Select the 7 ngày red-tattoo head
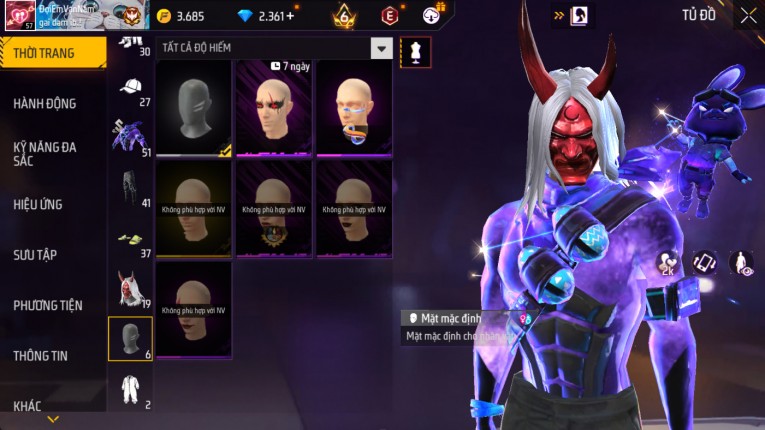The width and height of the screenshot is (765, 430). click(x=273, y=107)
